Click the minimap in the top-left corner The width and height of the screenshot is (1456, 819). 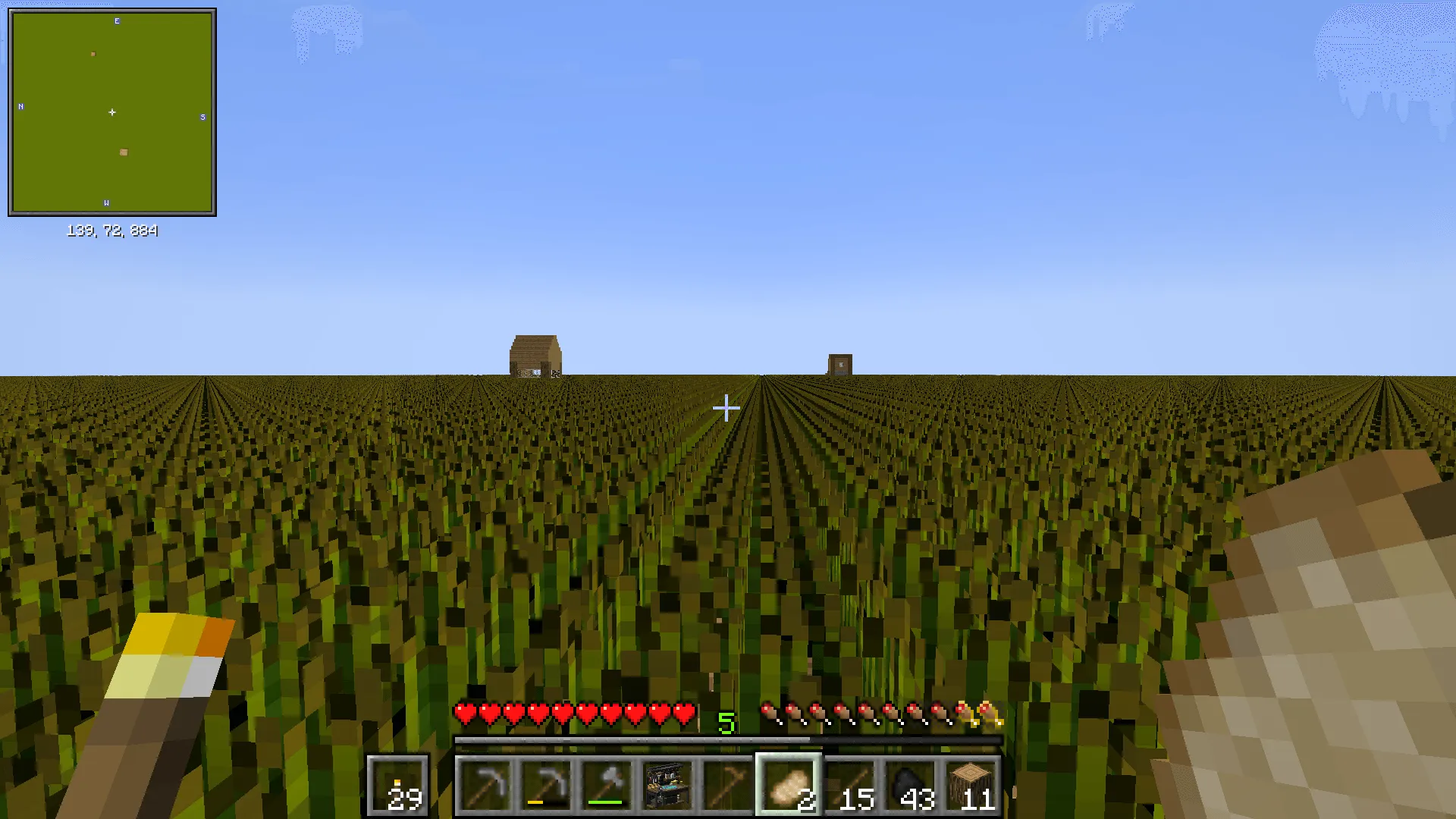112,111
